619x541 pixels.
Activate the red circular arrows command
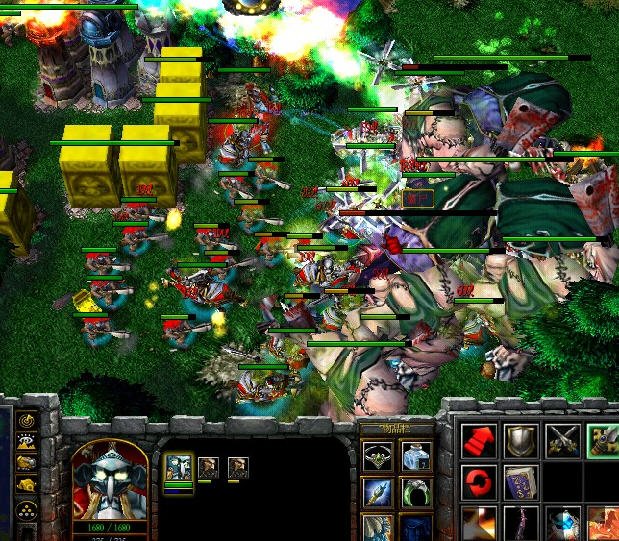click(x=477, y=482)
